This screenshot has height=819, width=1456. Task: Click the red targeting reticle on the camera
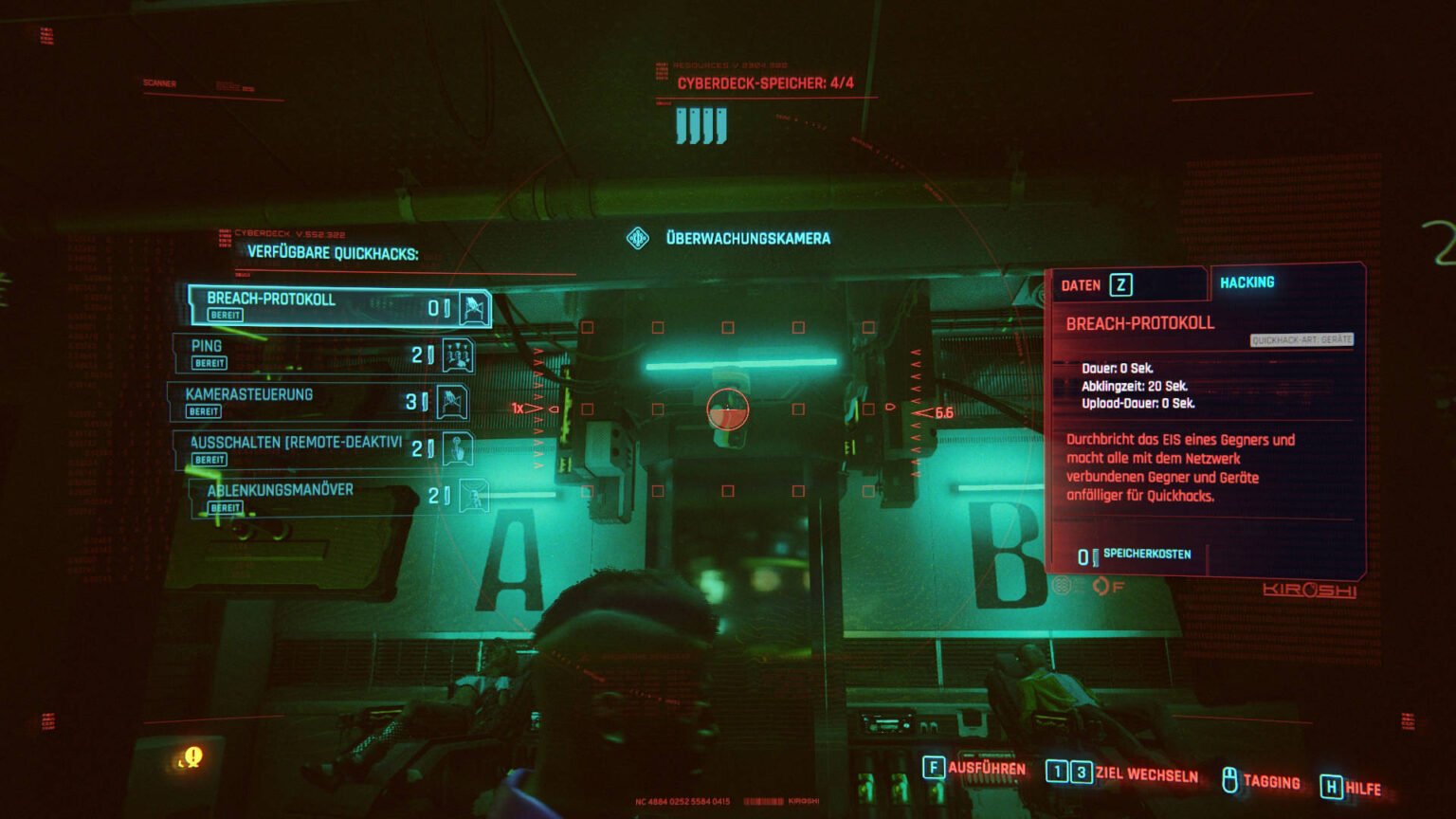727,409
